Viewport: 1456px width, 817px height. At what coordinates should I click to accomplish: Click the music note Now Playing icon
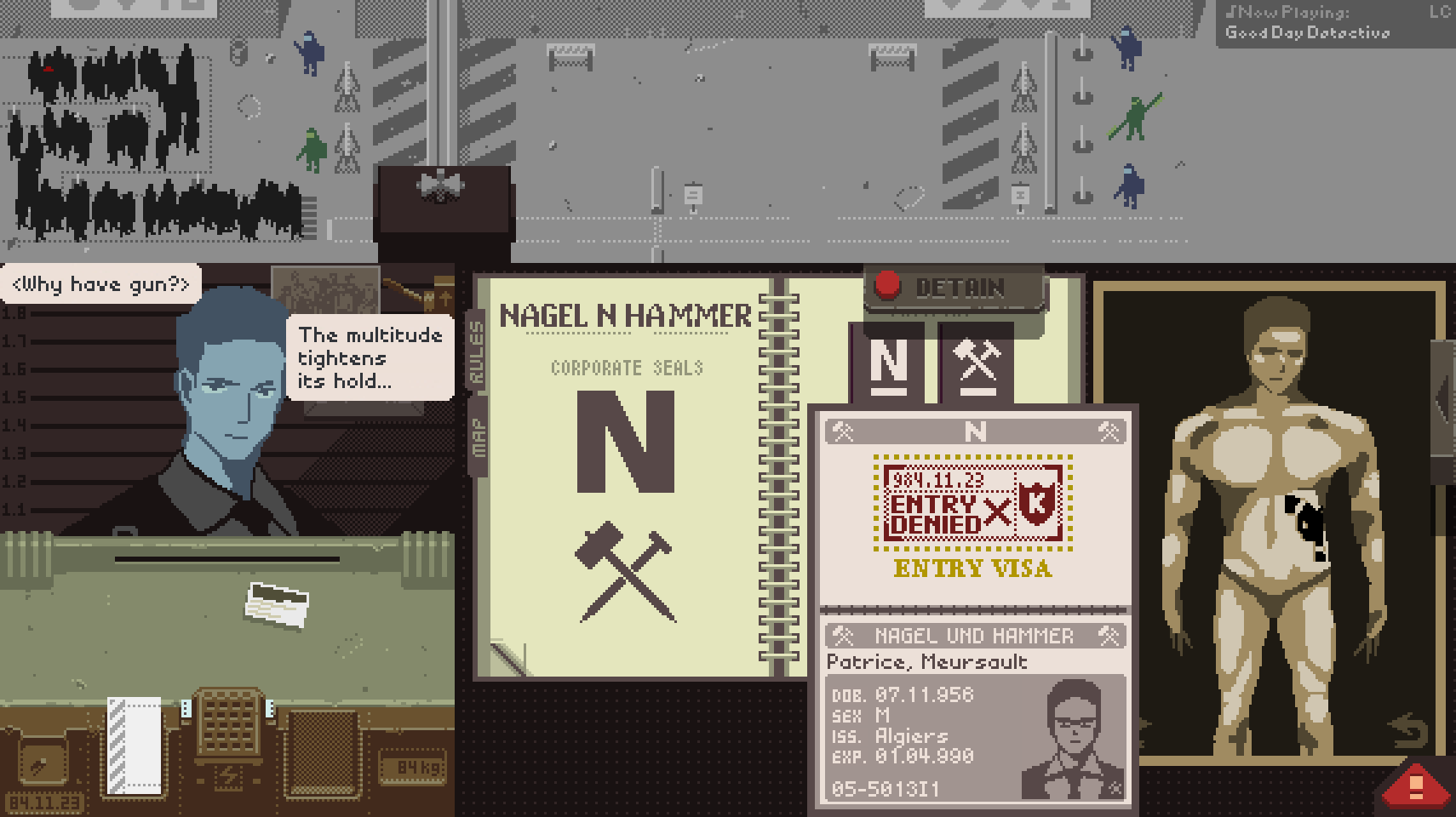point(1230,13)
